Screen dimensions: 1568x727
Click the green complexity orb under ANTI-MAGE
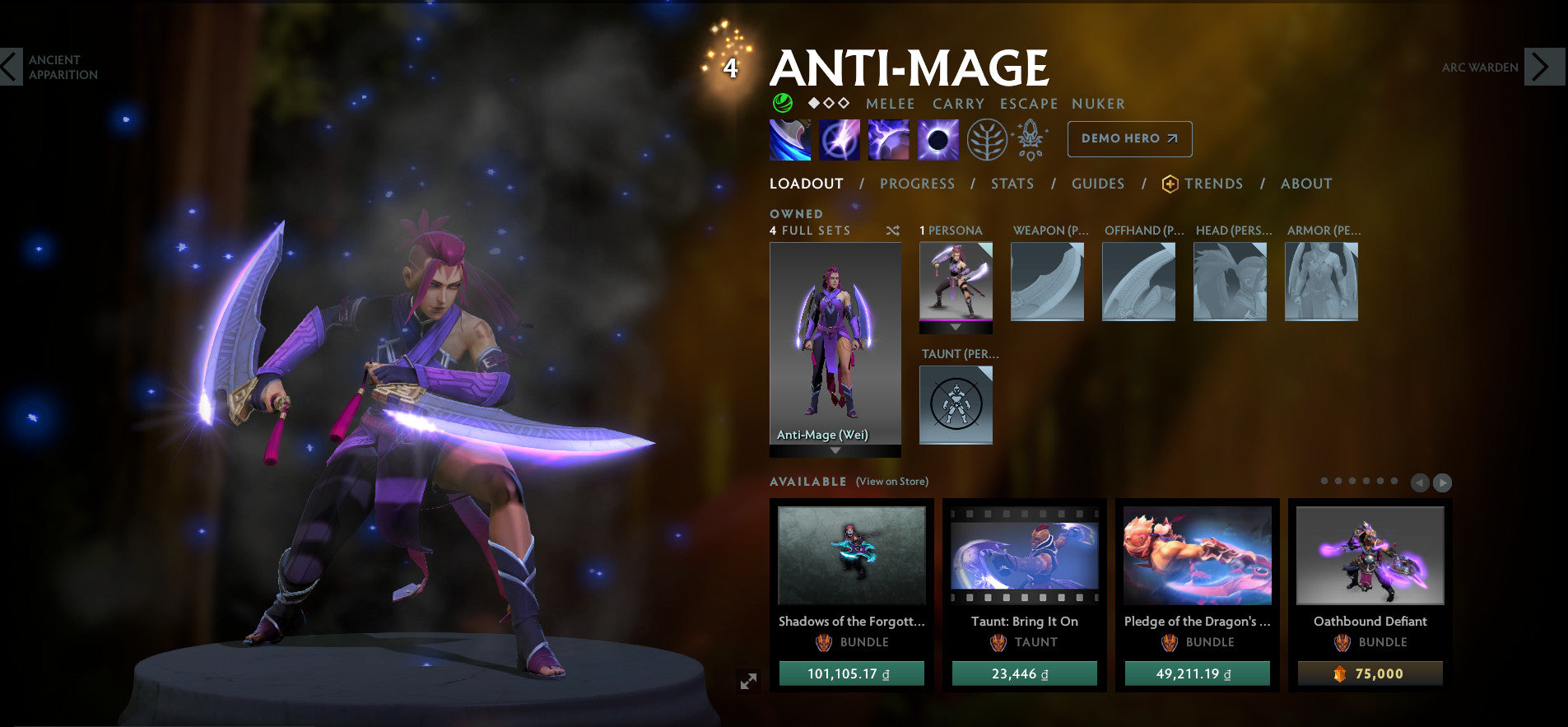[x=782, y=104]
